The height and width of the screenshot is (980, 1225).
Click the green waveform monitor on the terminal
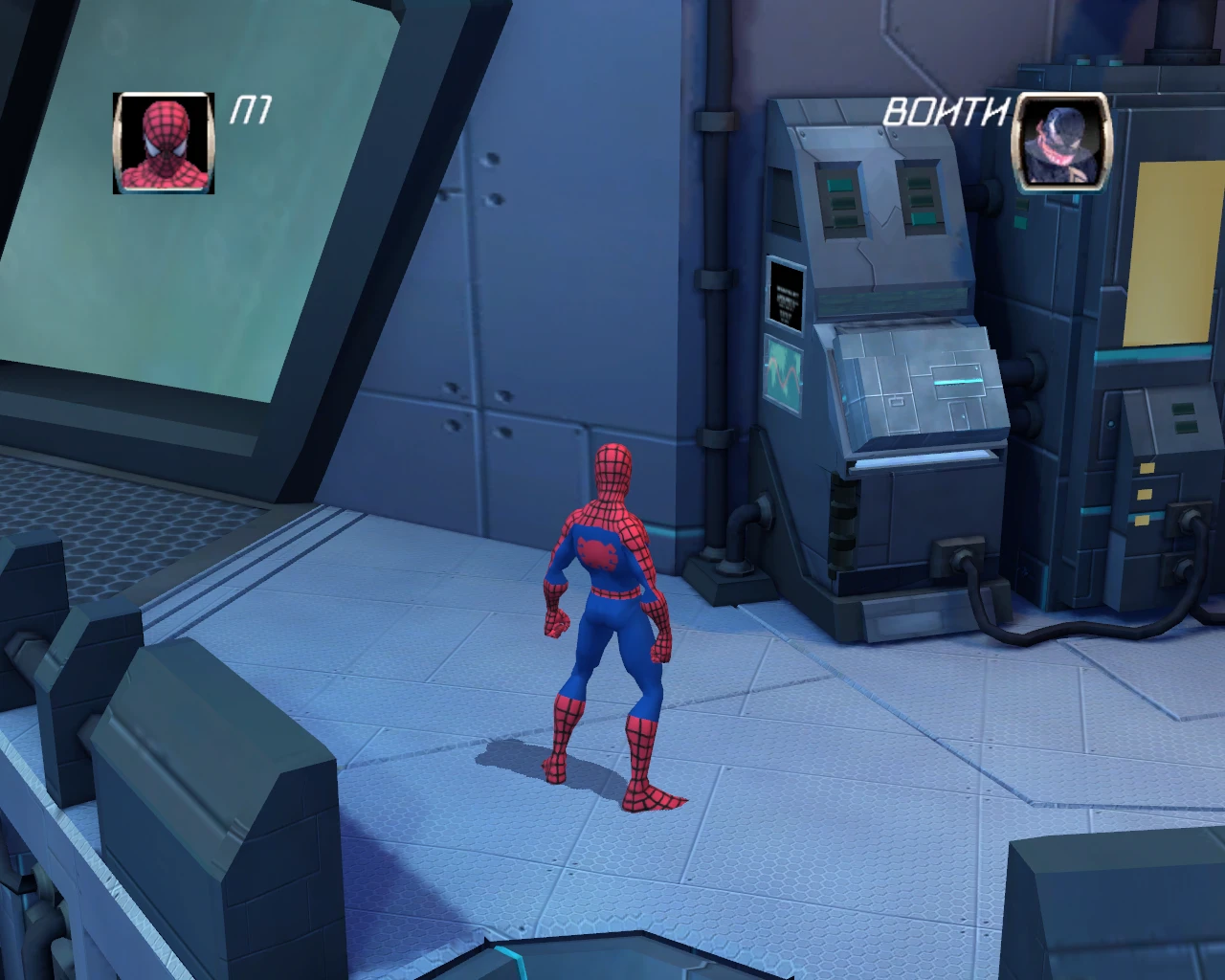point(785,373)
